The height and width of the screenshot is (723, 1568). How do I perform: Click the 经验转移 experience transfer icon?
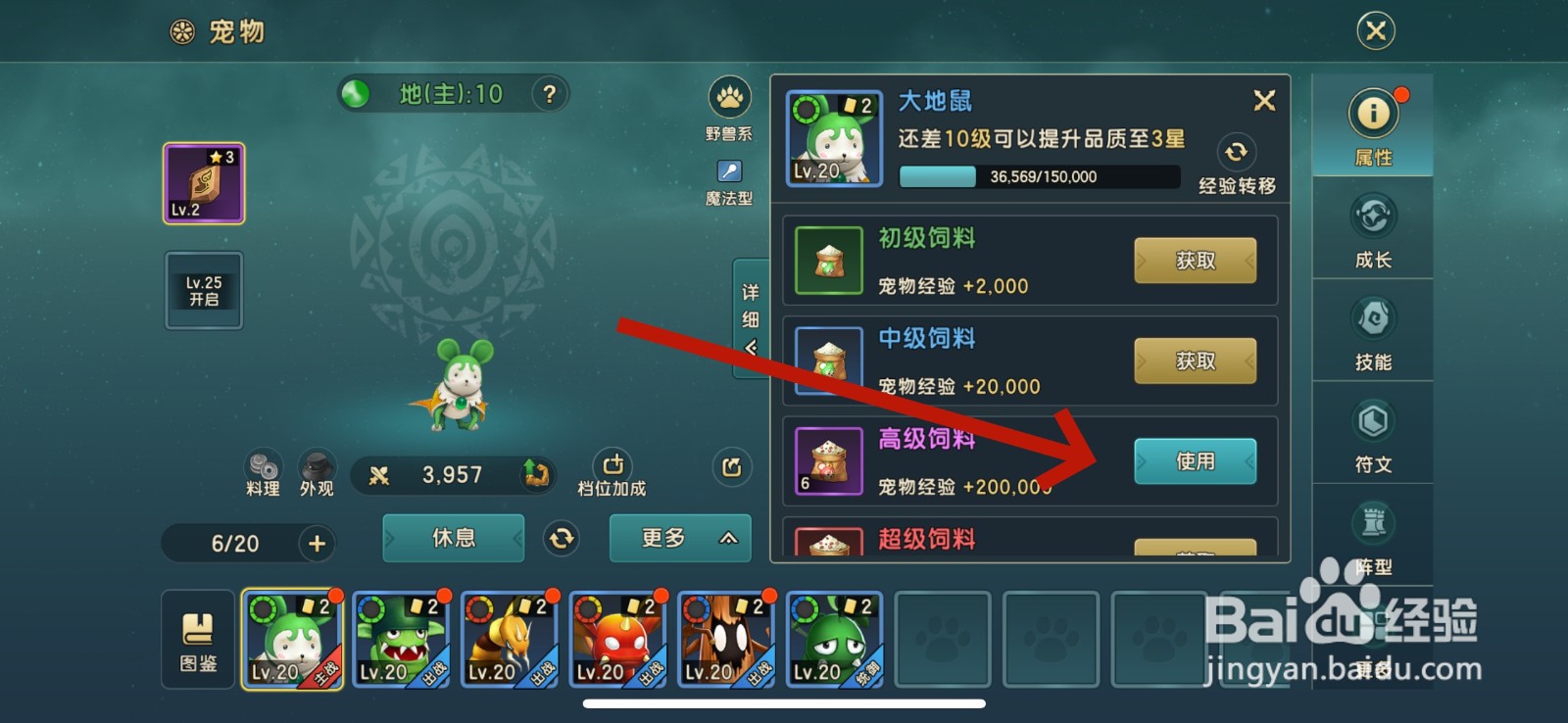pos(1237,153)
